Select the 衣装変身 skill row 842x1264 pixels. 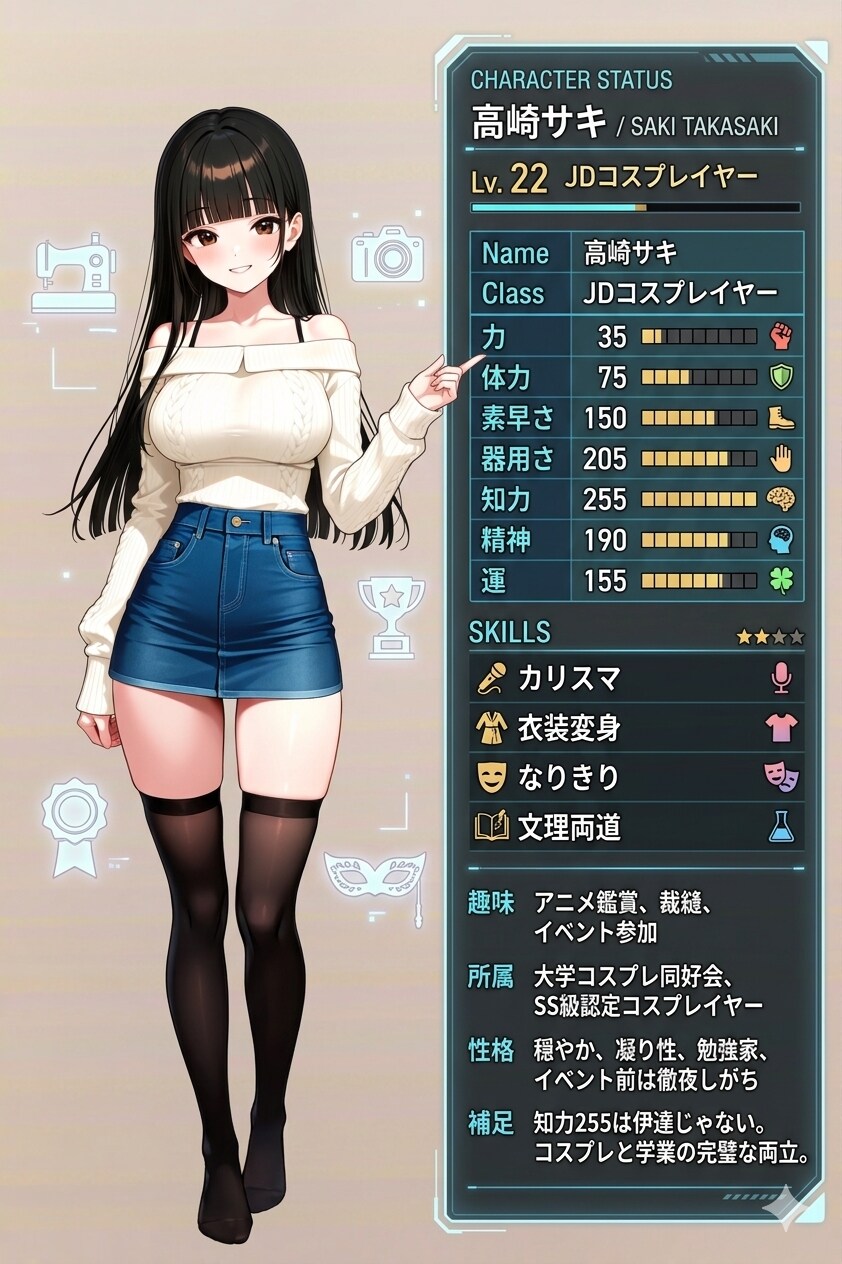click(636, 729)
